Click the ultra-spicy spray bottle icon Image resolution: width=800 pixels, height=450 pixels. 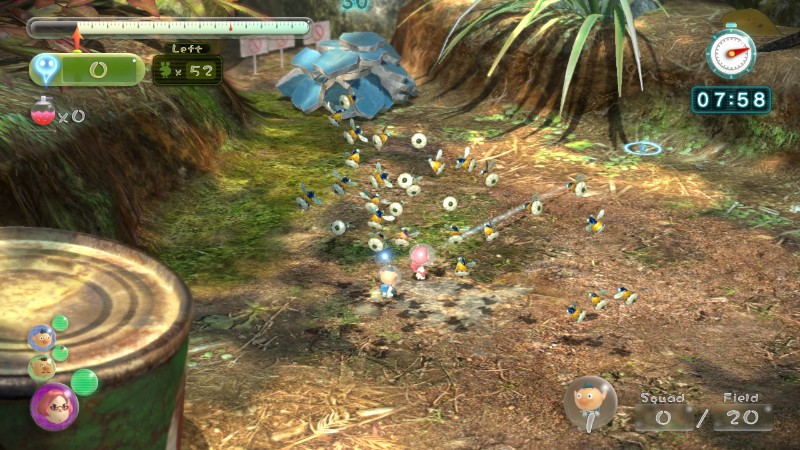[43, 112]
